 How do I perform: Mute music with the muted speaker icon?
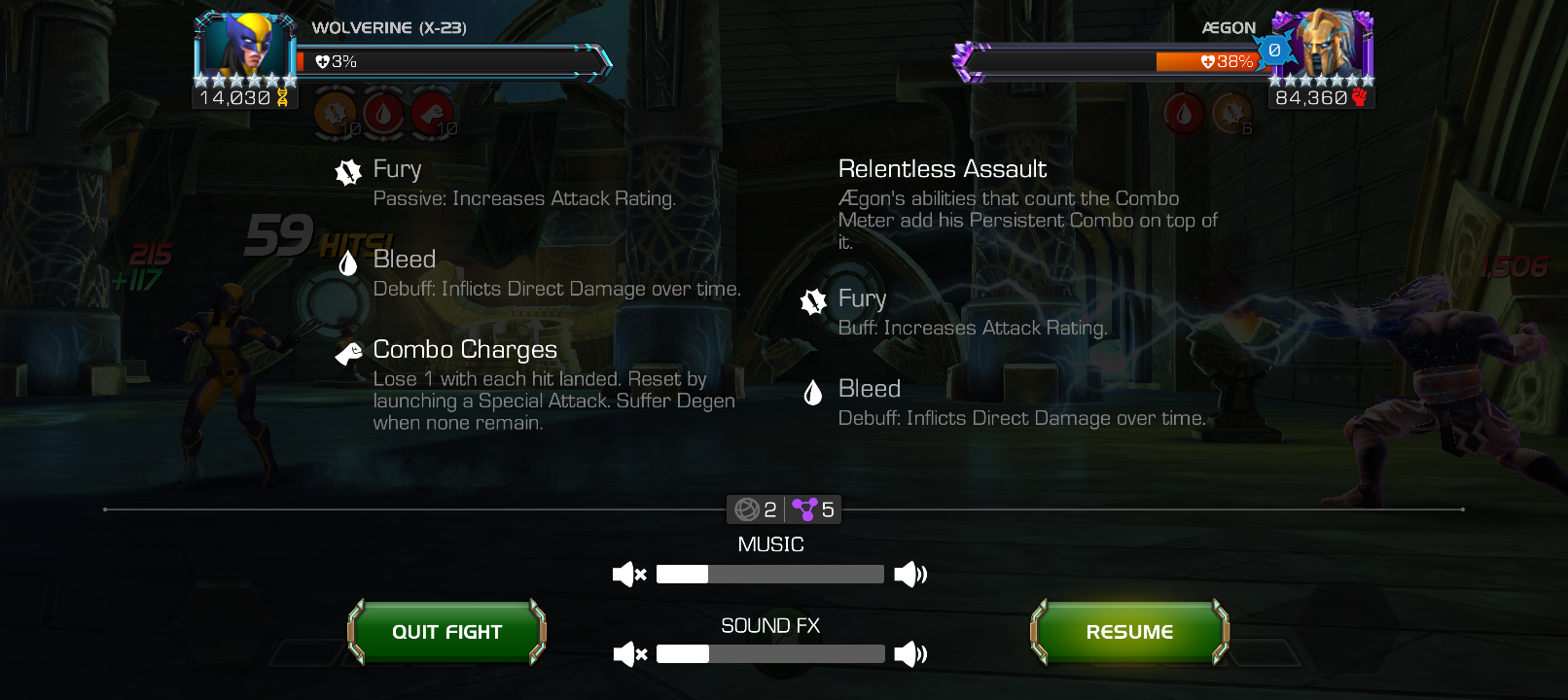click(x=629, y=575)
